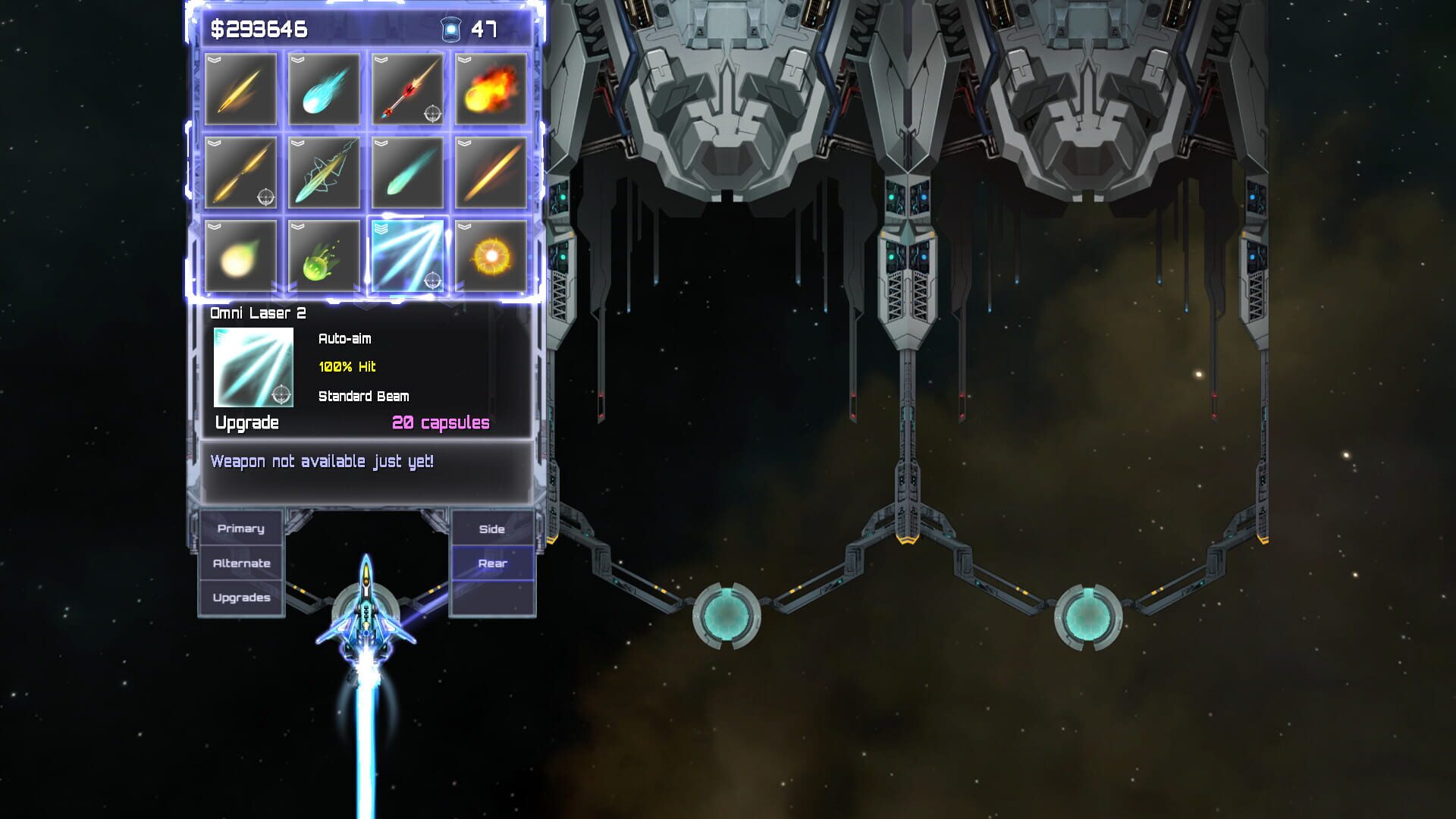Screen dimensions: 1456x819
Task: Select the green splatter weapon icon
Action: tap(324, 255)
